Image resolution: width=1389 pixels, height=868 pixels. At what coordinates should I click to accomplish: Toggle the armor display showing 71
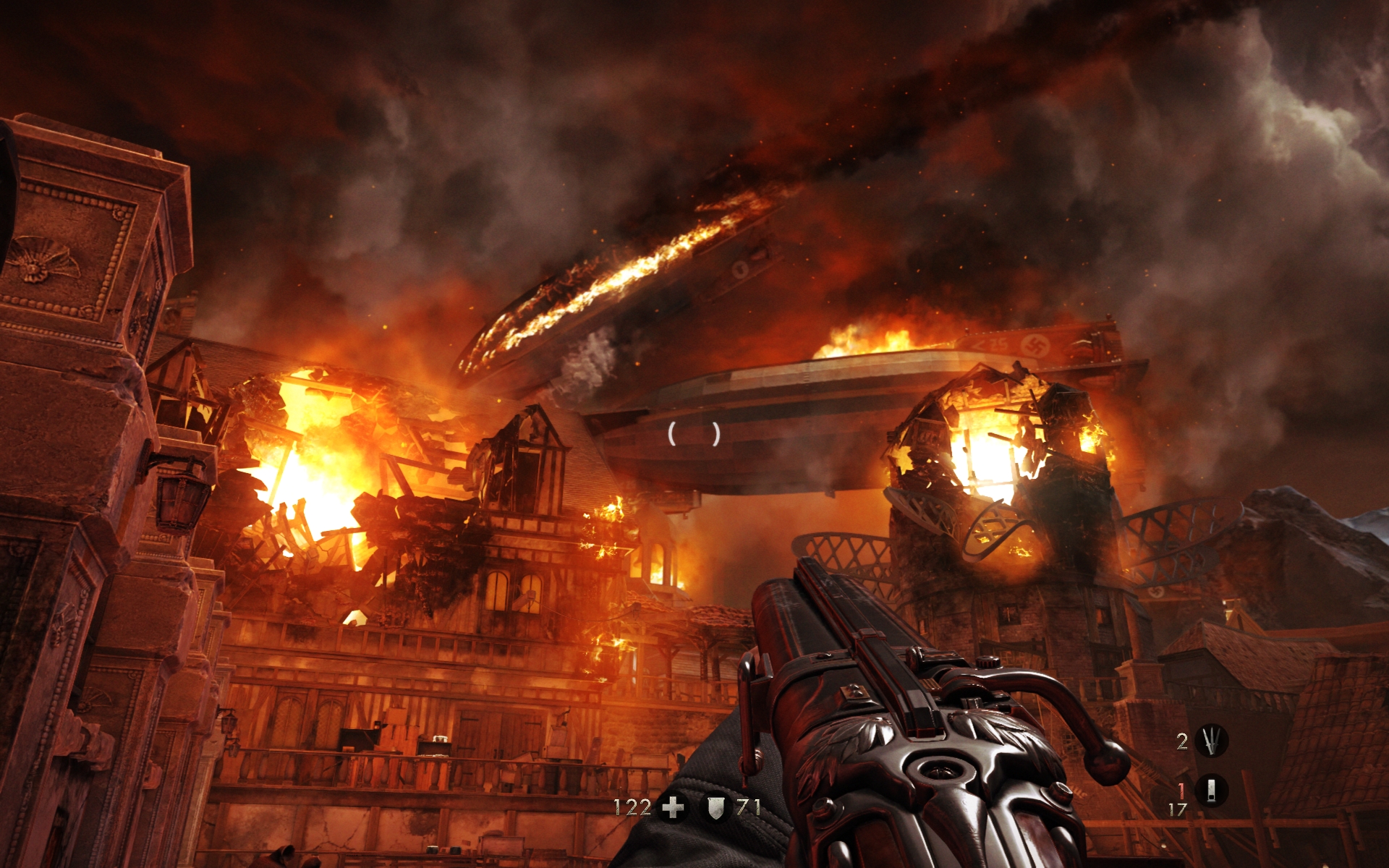748,807
